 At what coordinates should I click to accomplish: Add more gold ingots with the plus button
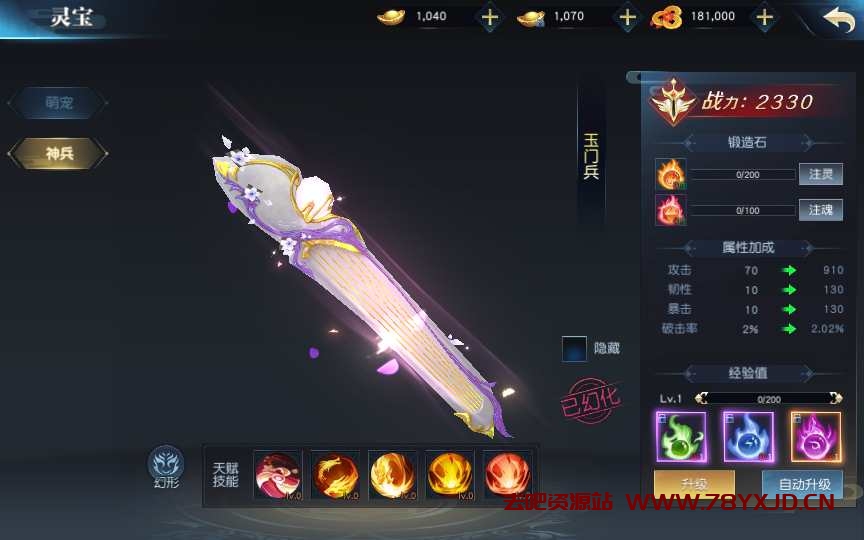click(490, 17)
